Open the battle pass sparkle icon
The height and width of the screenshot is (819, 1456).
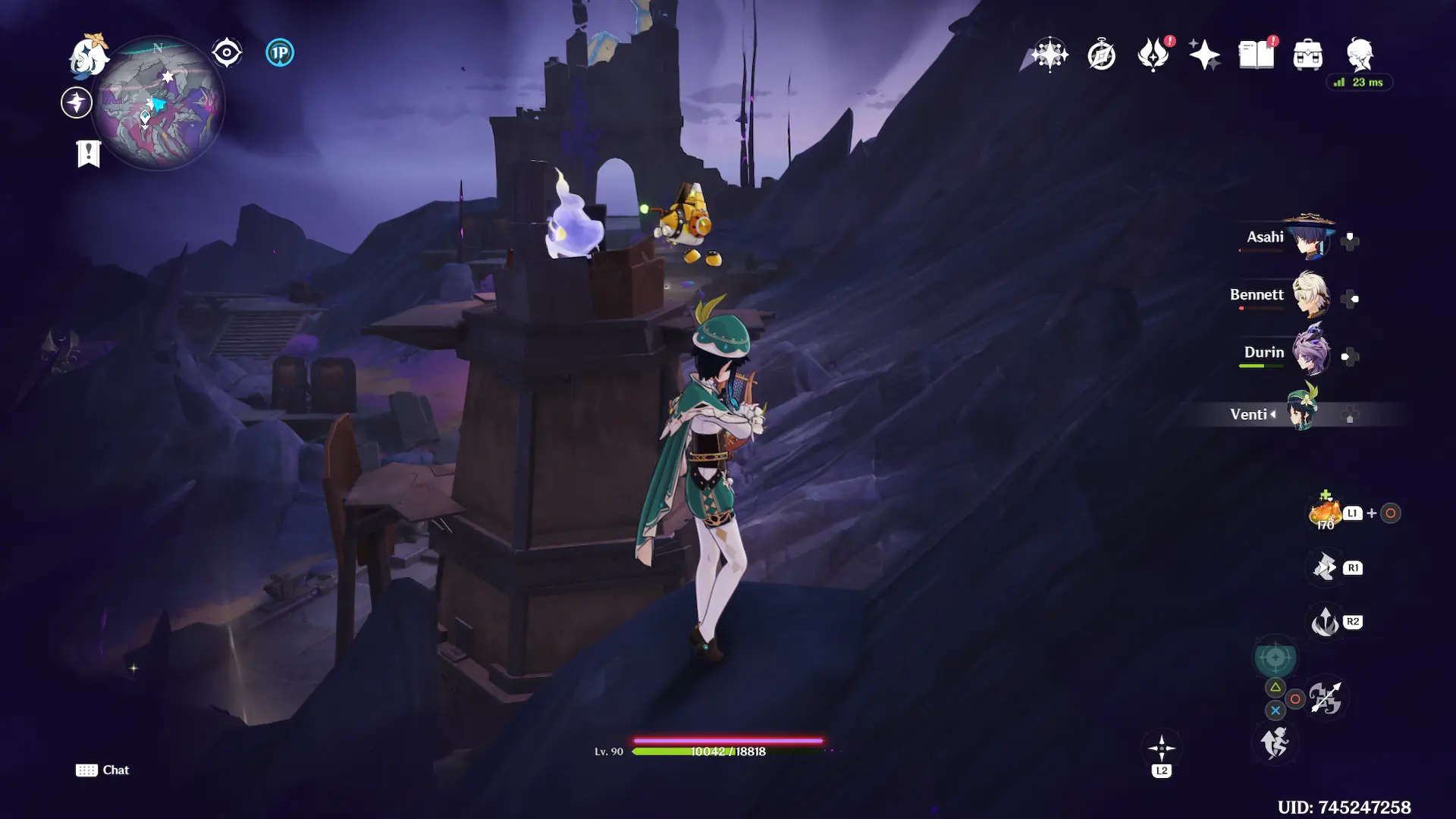tap(1204, 55)
